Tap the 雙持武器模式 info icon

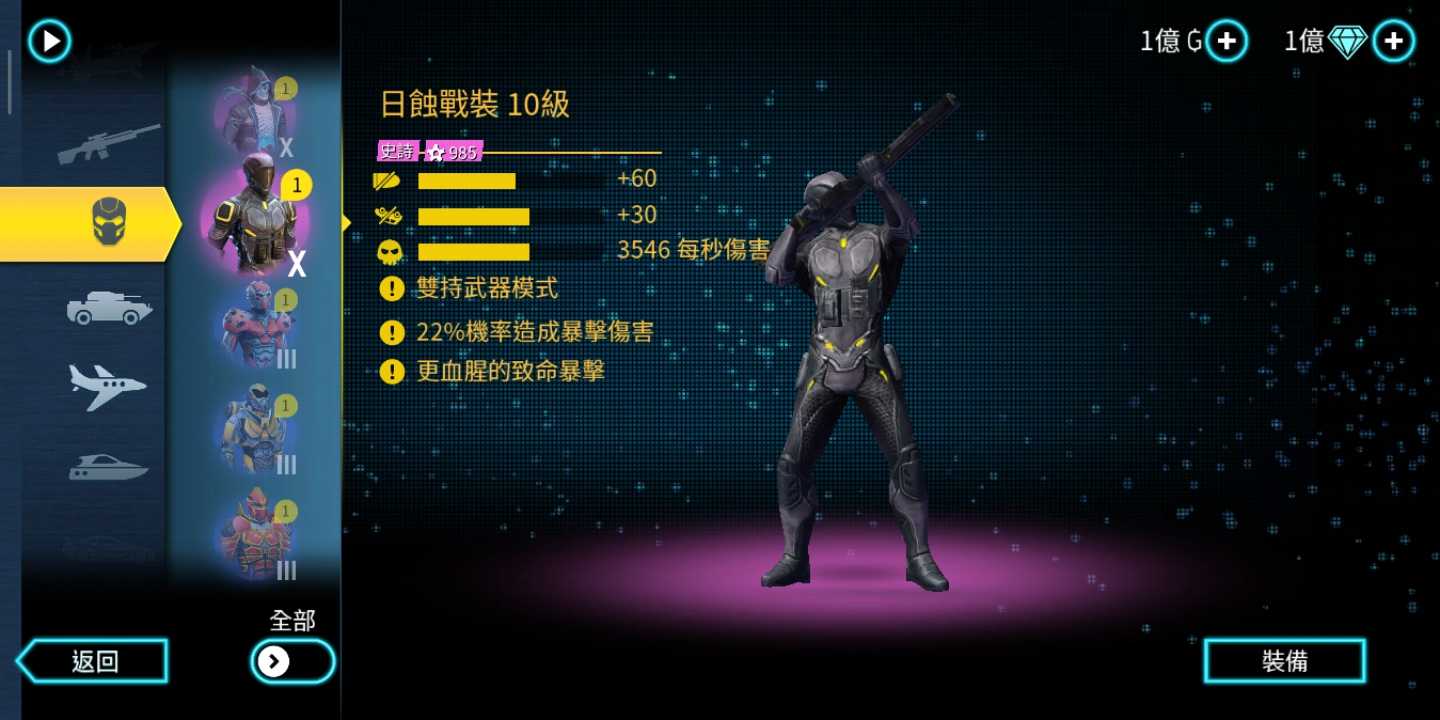point(392,289)
